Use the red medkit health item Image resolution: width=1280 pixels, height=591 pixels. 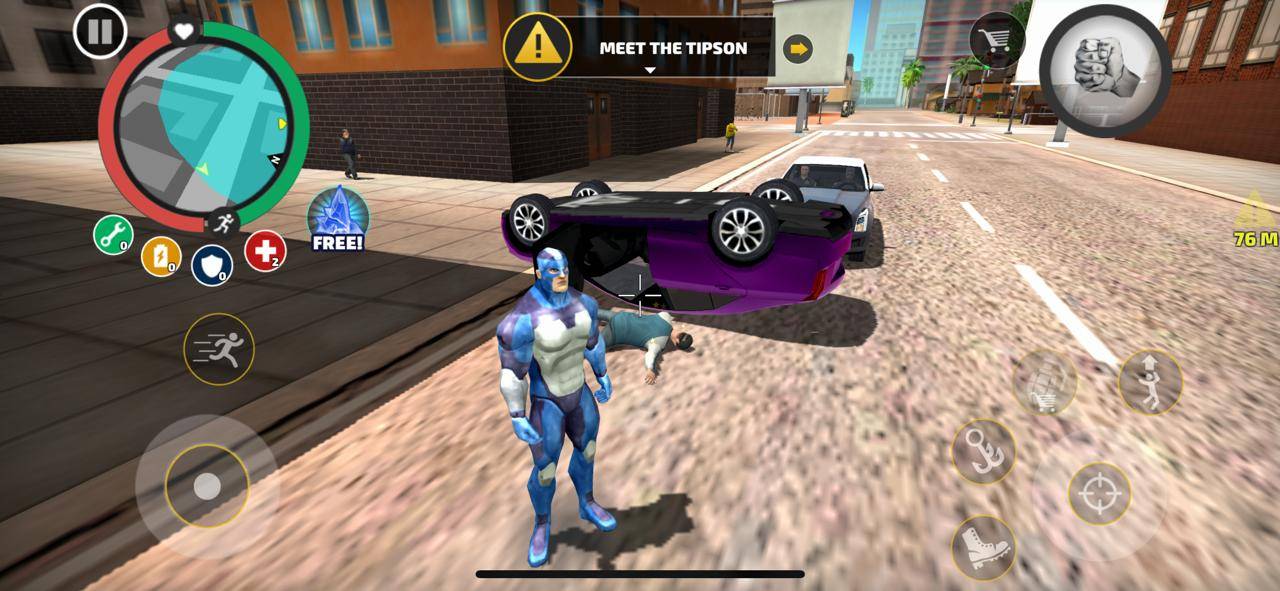click(265, 251)
